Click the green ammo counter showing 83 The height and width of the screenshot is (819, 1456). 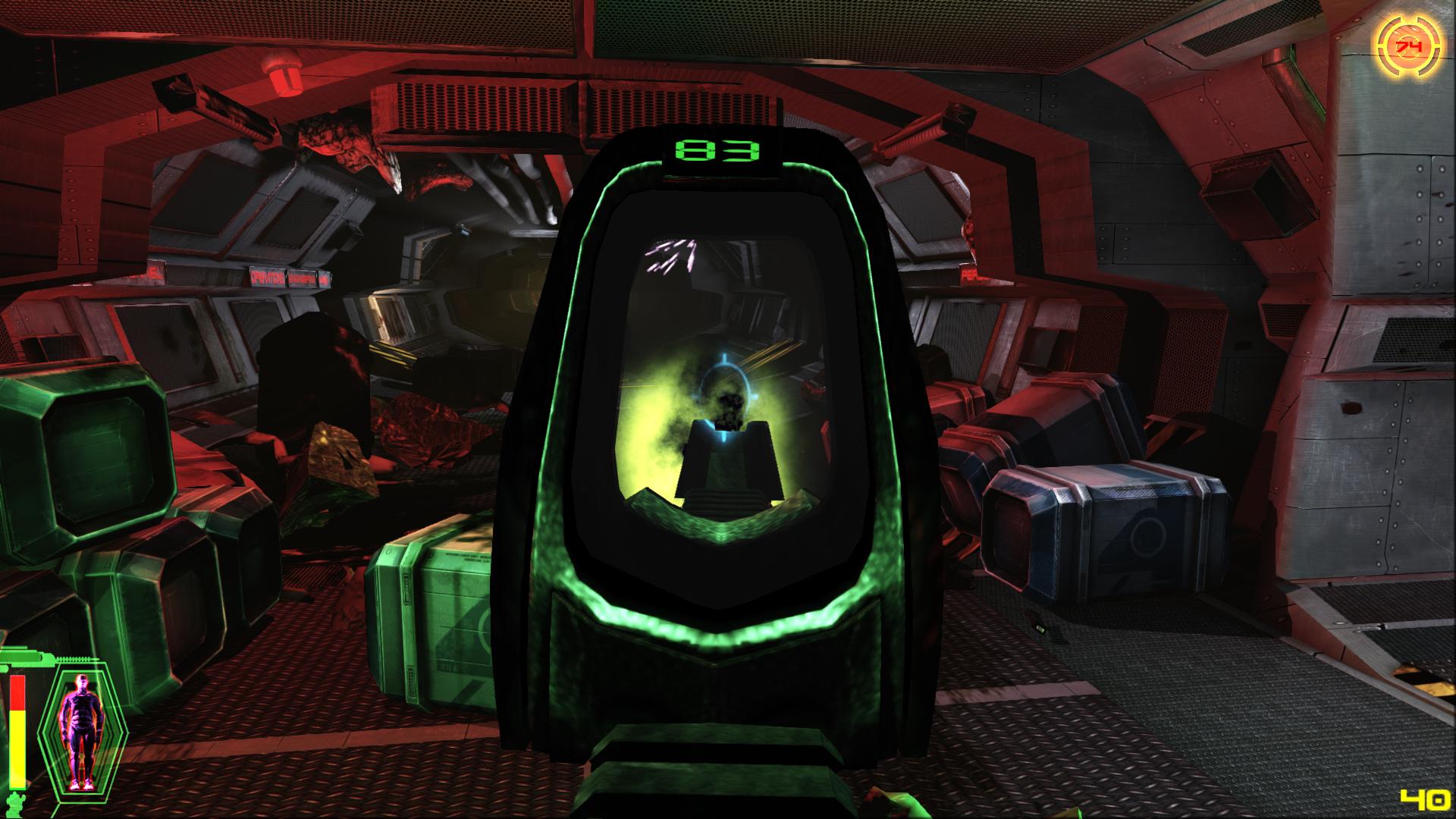715,149
